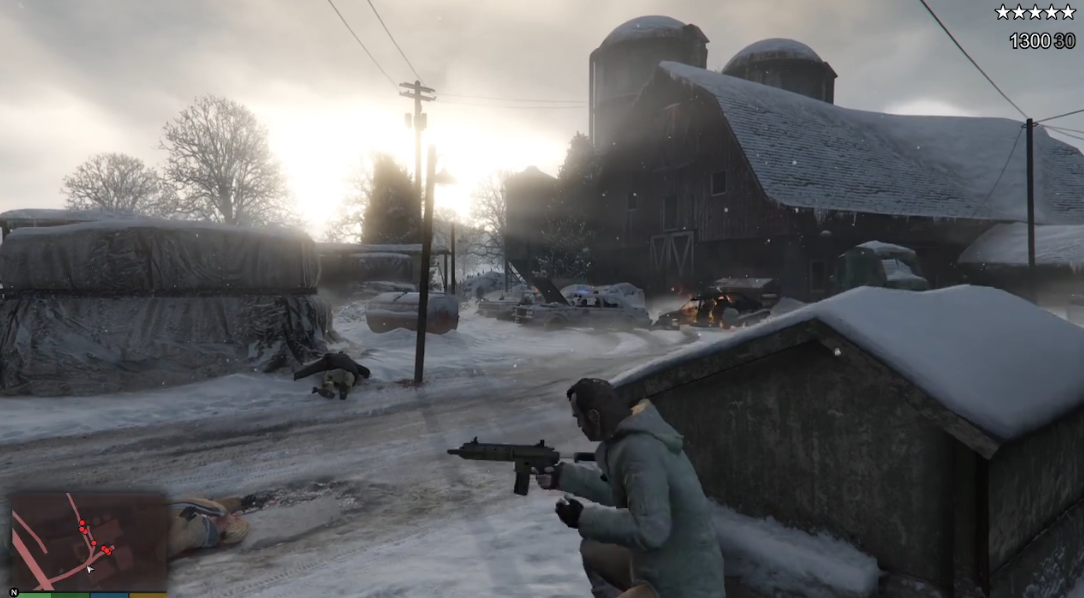Click the white player arrow on the minimap
This screenshot has height=598, width=1084.
[90, 569]
